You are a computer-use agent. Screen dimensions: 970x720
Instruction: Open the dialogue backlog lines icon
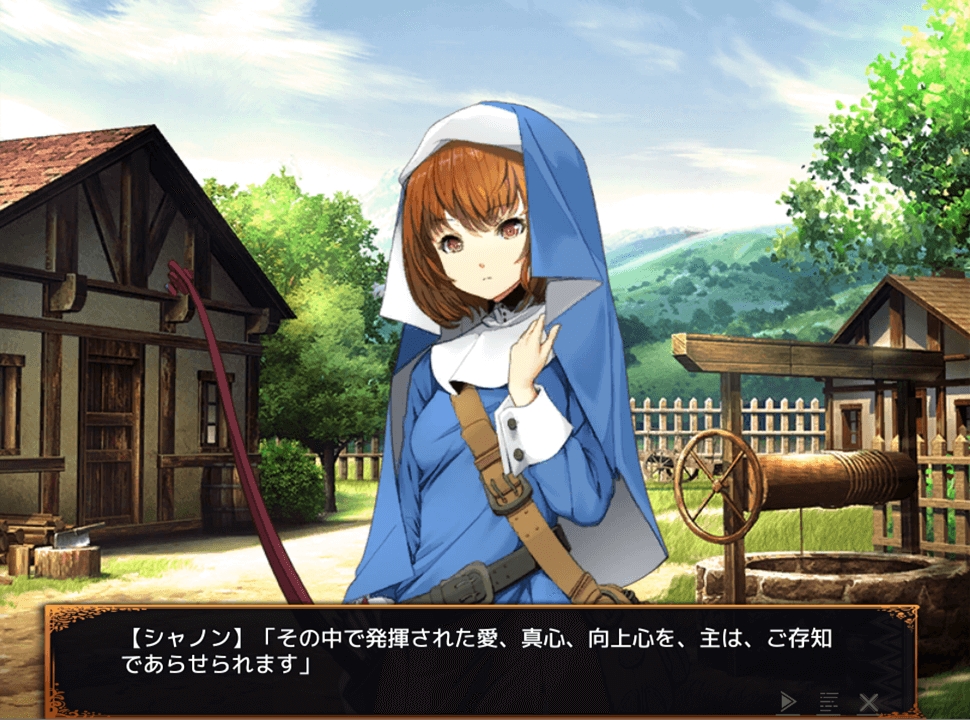click(x=828, y=701)
